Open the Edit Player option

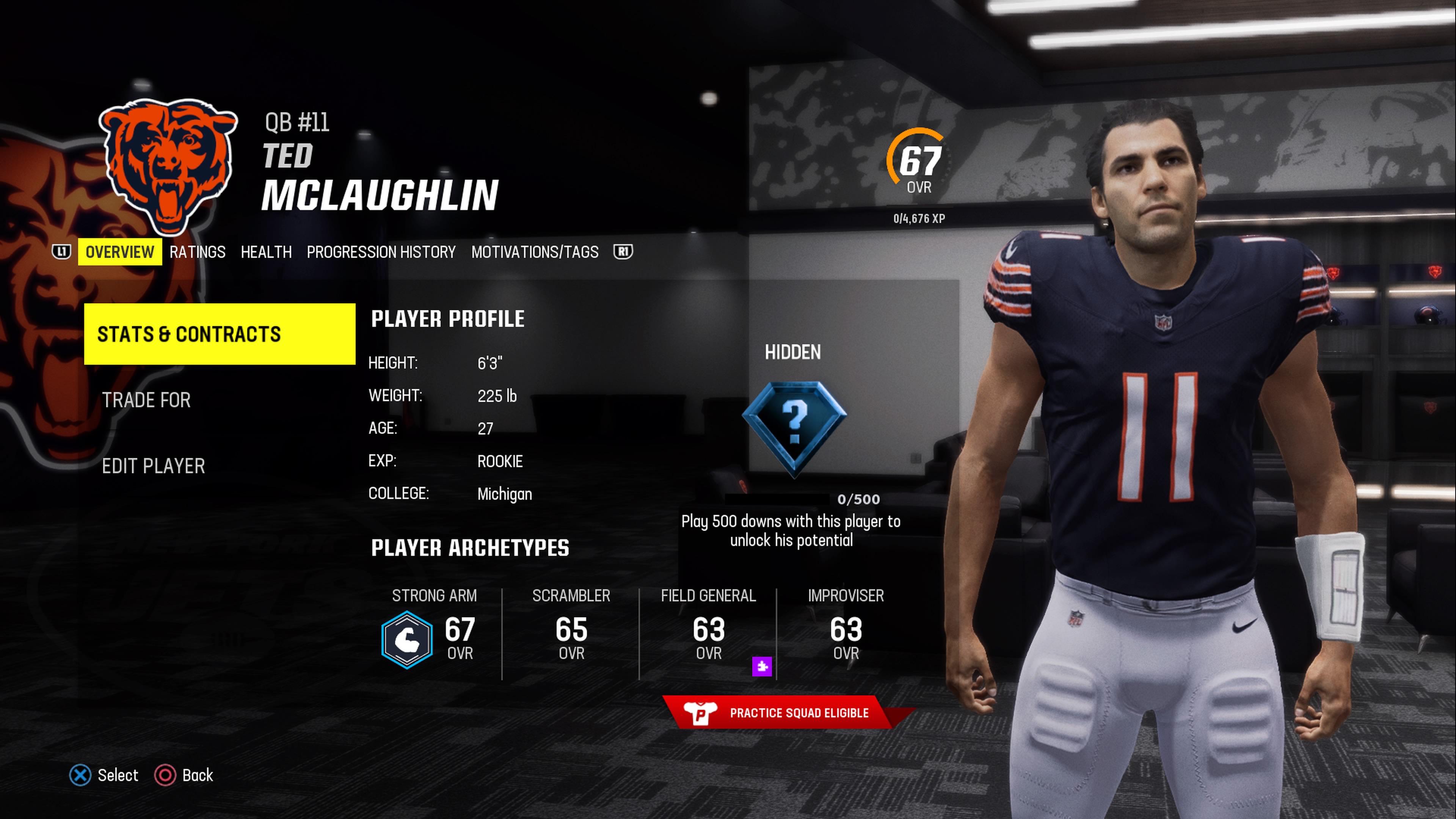pyautogui.click(x=153, y=466)
